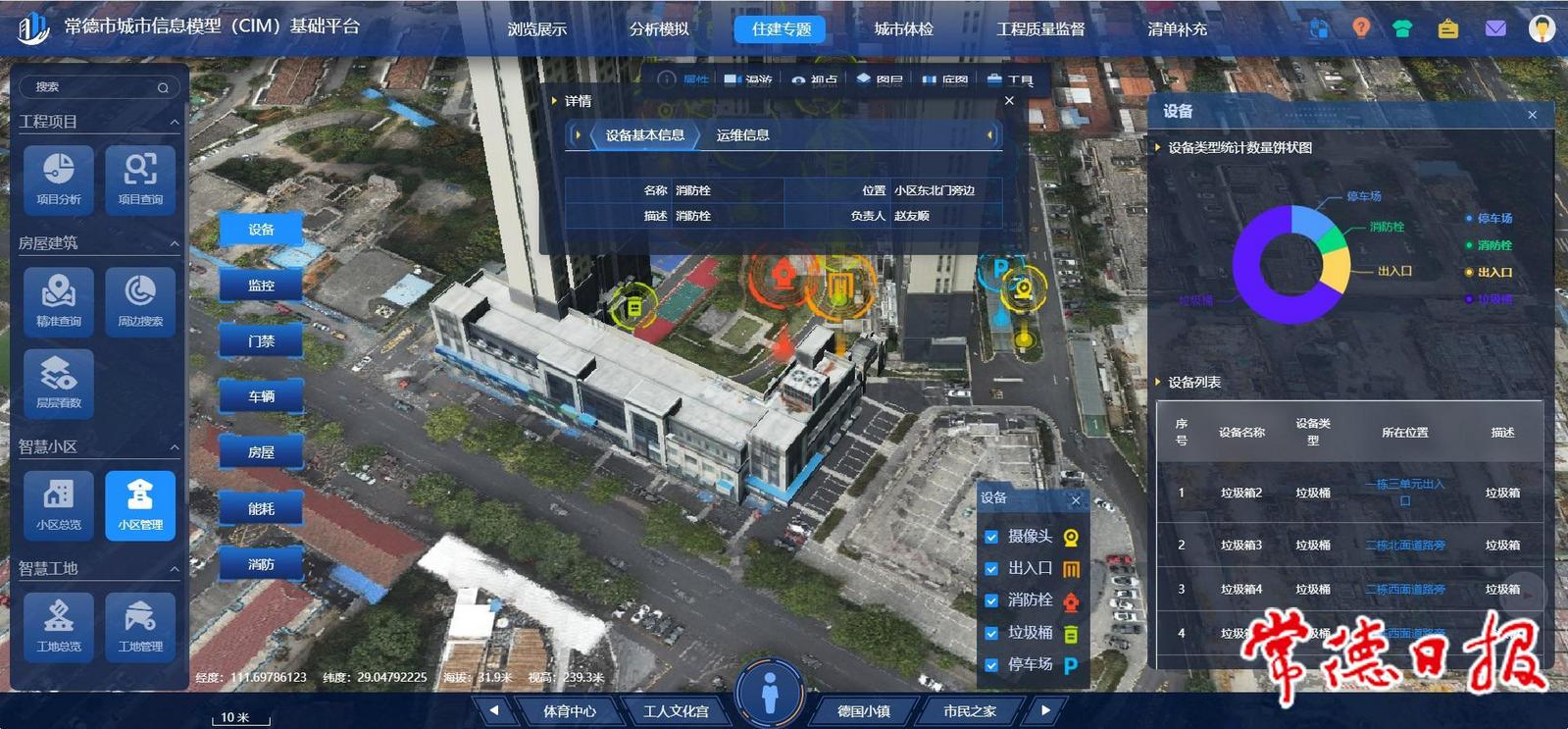Close the 设备 statistics panel
This screenshot has height=729, width=1568.
1532,115
